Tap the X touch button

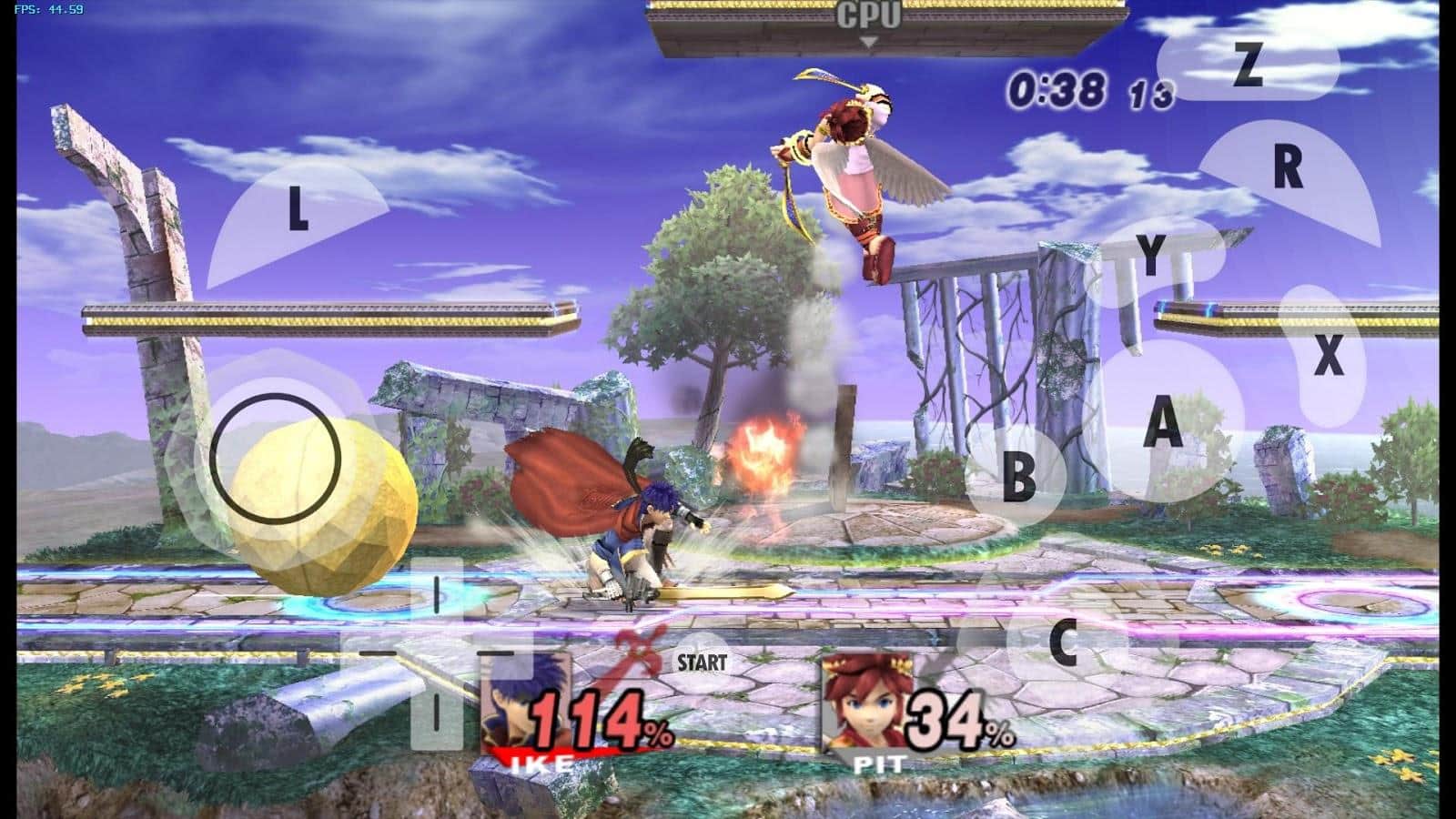pos(1329,355)
